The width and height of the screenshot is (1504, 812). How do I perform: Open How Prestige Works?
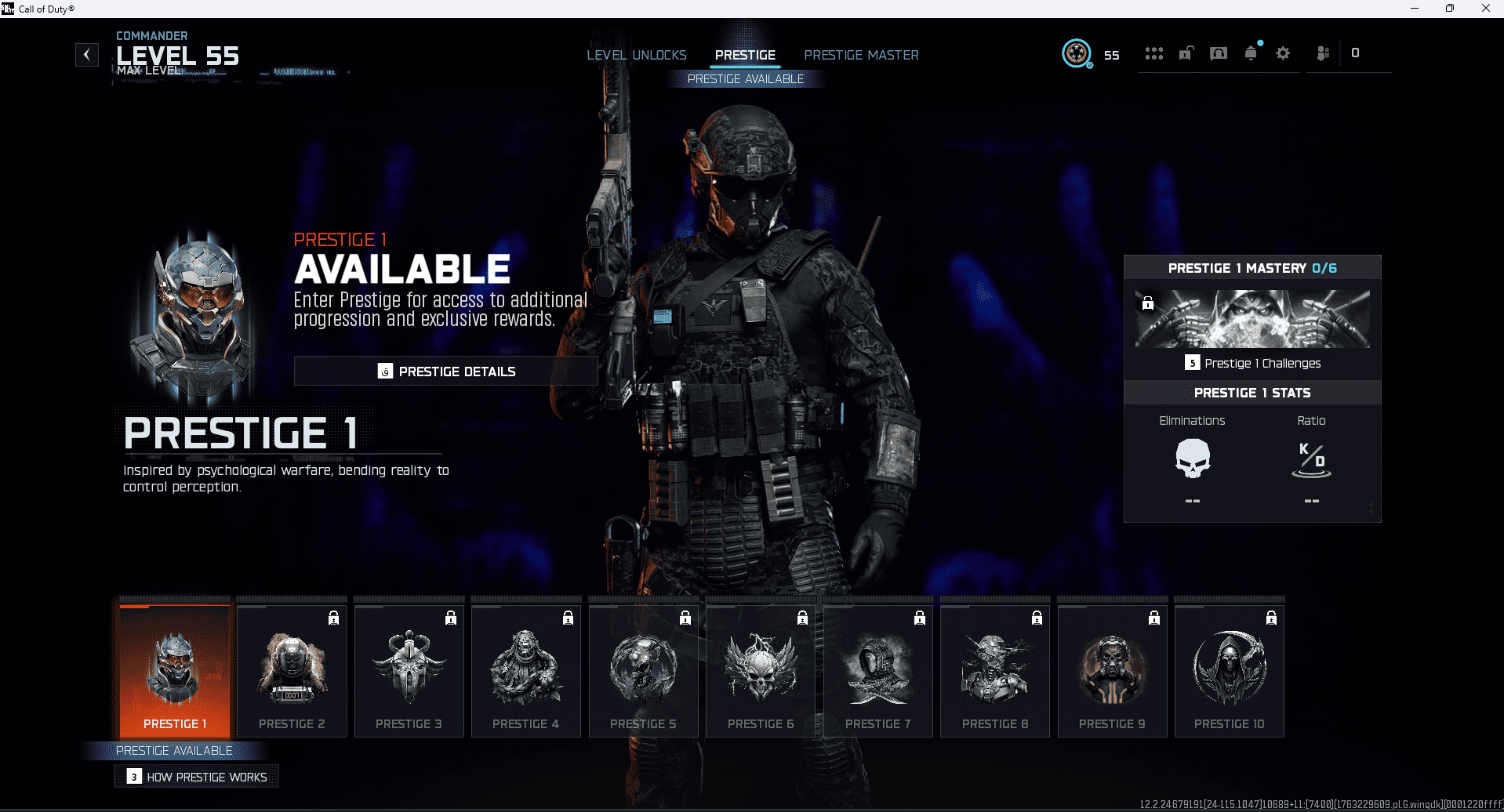[x=196, y=776]
